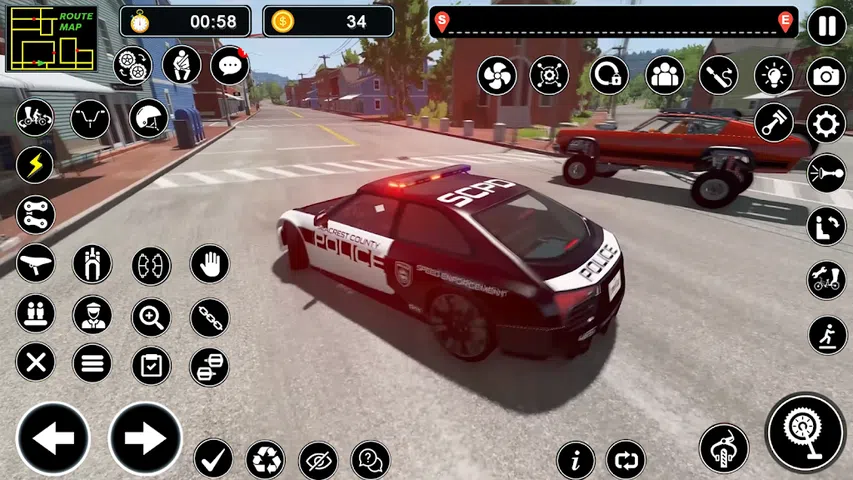The width and height of the screenshot is (853, 480).
Task: Open the three-line menu icon
Action: [92, 362]
